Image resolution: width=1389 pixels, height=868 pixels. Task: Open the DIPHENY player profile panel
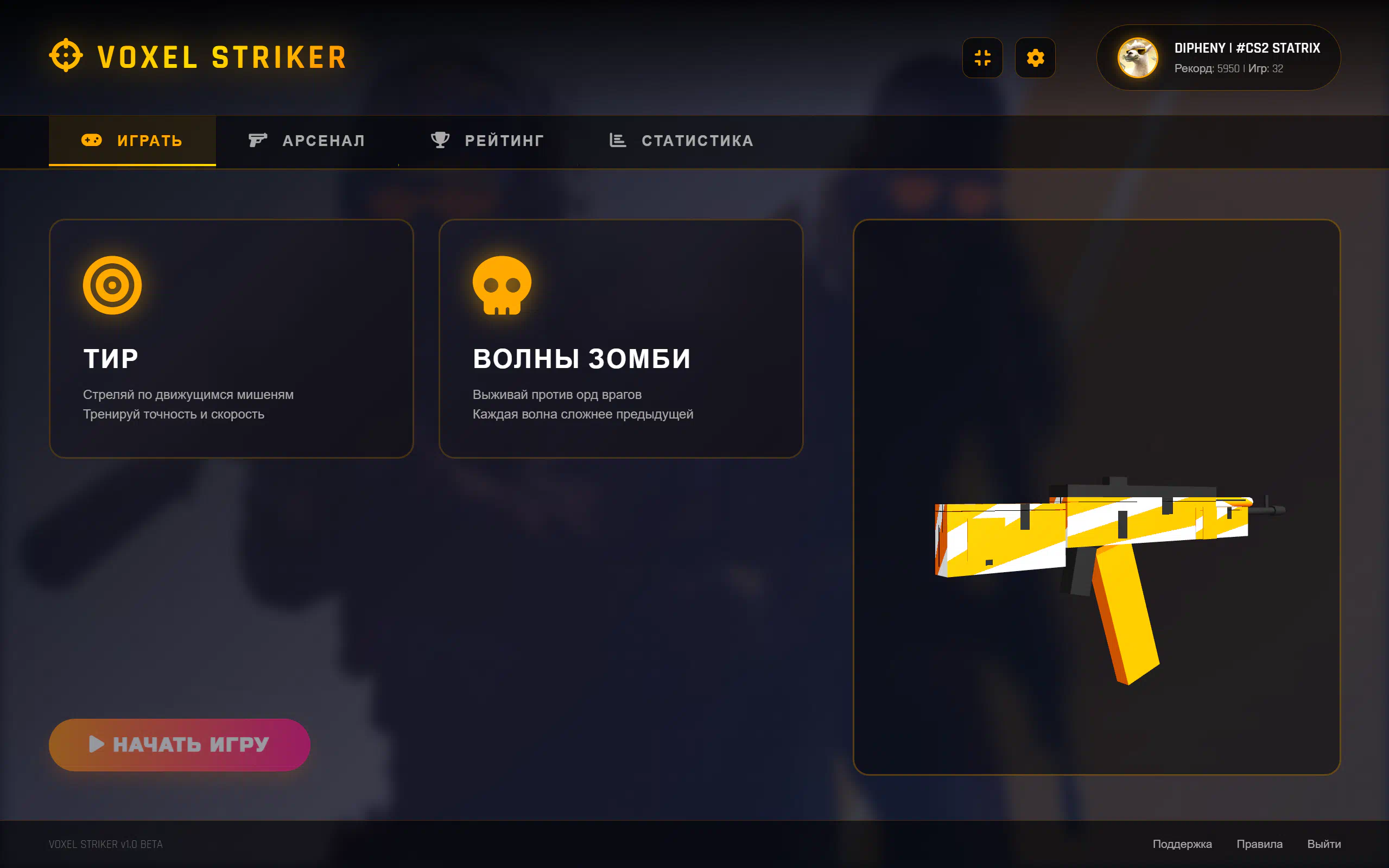pos(1218,58)
